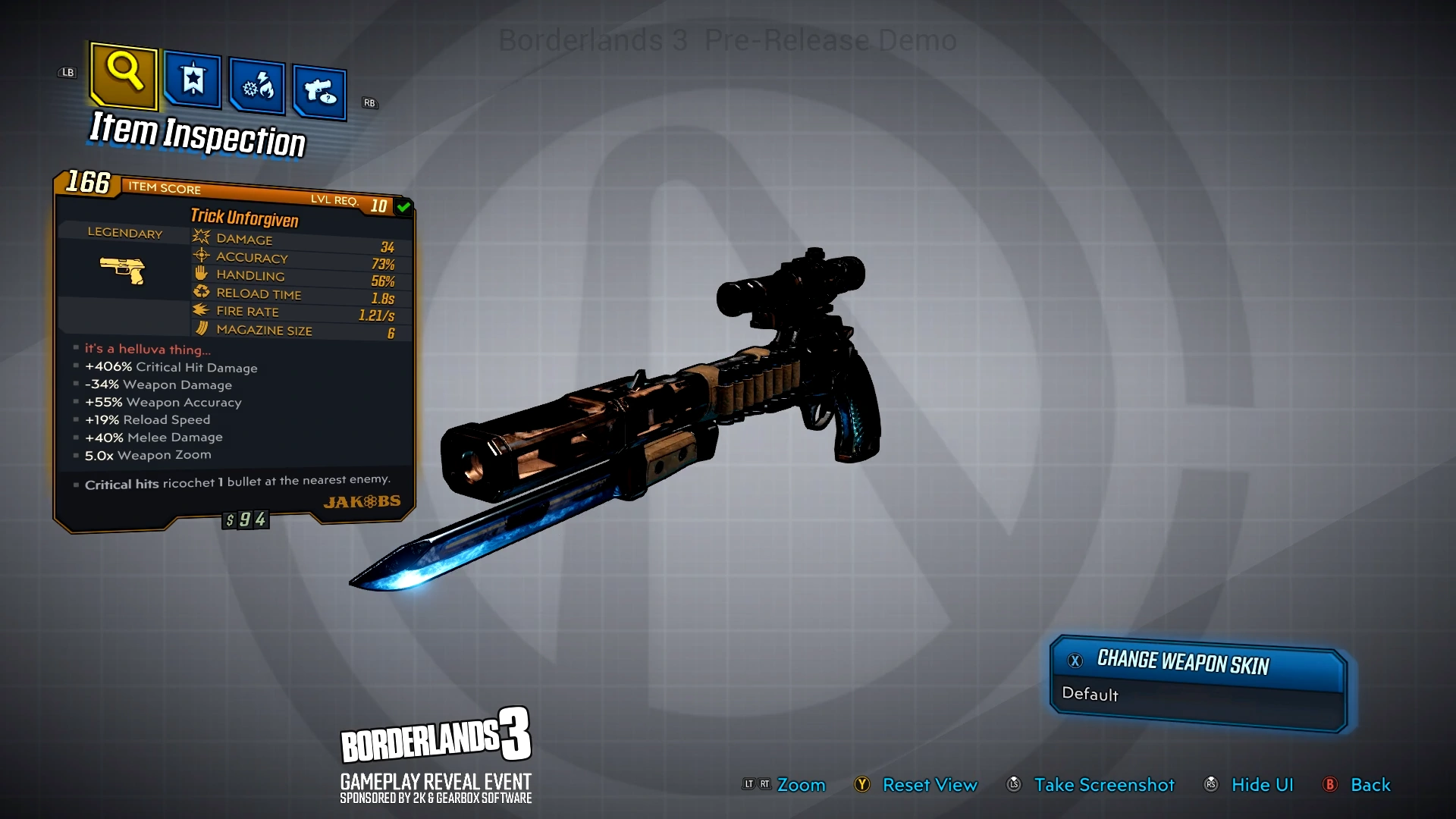This screenshot has width=1456, height=819.
Task: Click the Fire Rate icon next to 1.21/s
Action: tap(201, 309)
